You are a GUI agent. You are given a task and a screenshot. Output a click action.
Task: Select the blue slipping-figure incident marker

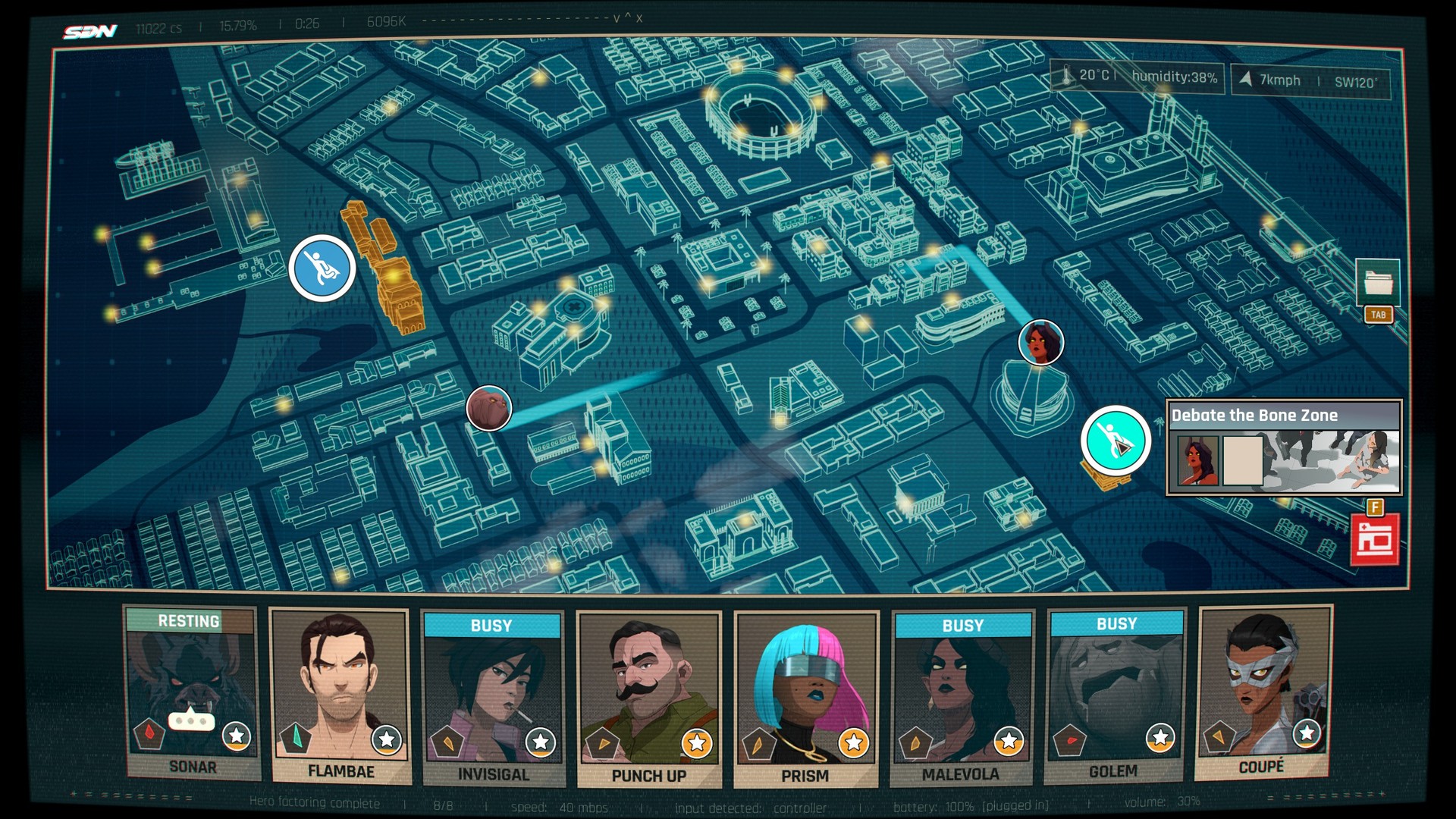[322, 268]
